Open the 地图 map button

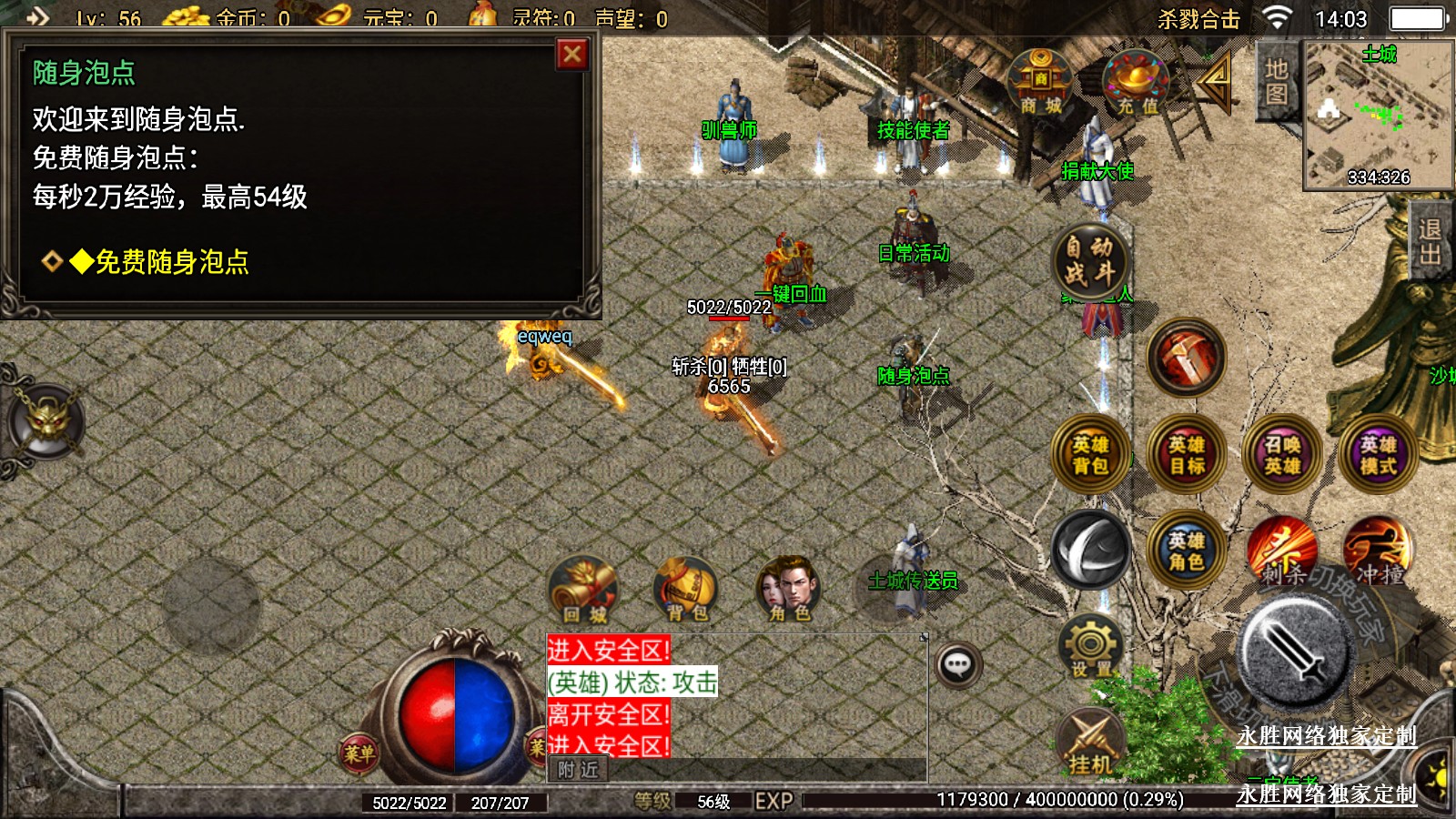pyautogui.click(x=1276, y=82)
